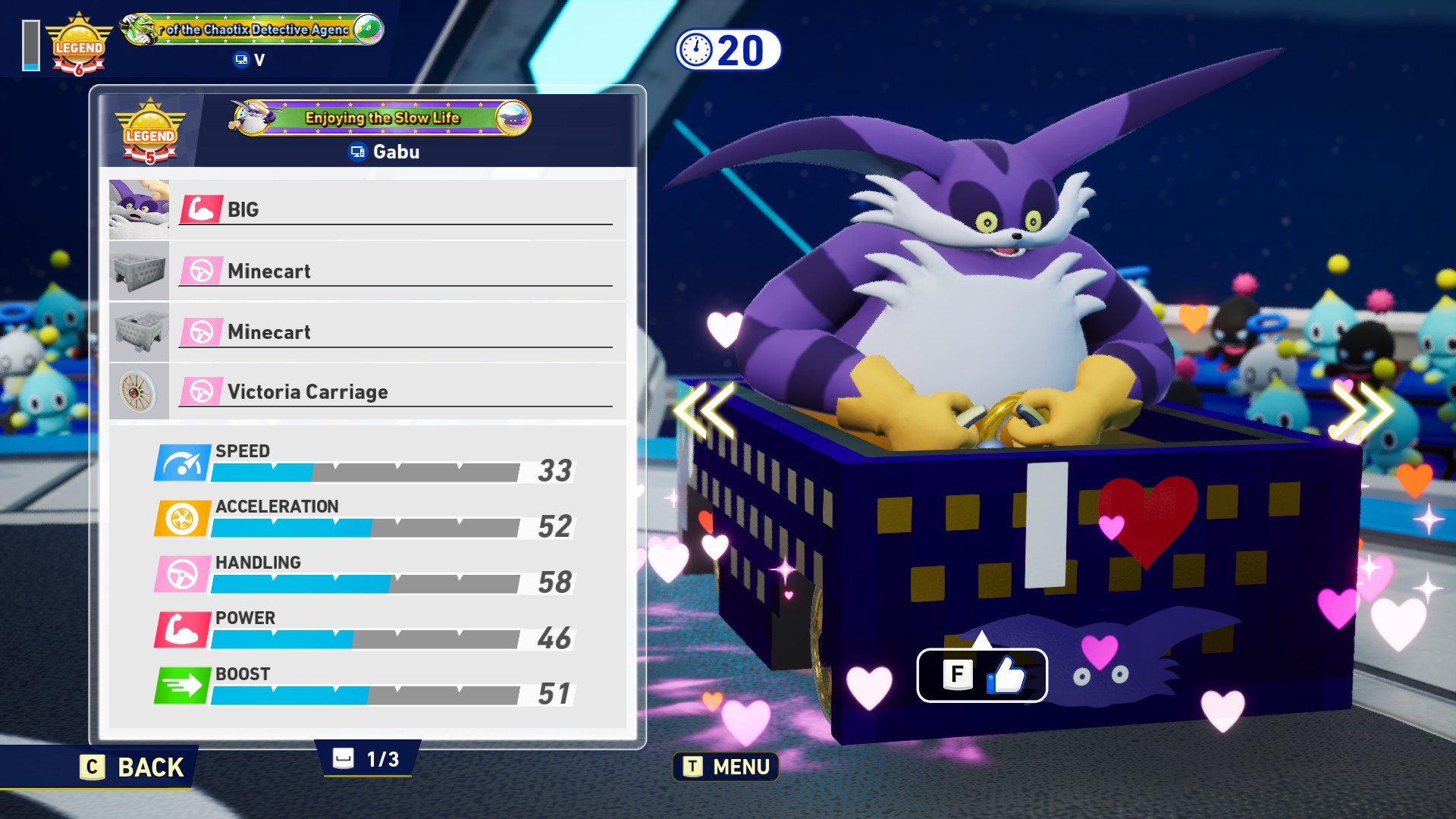Viewport: 1456px width, 819px height.
Task: Select the Victoria Carriage wheel row
Action: pos(368,391)
